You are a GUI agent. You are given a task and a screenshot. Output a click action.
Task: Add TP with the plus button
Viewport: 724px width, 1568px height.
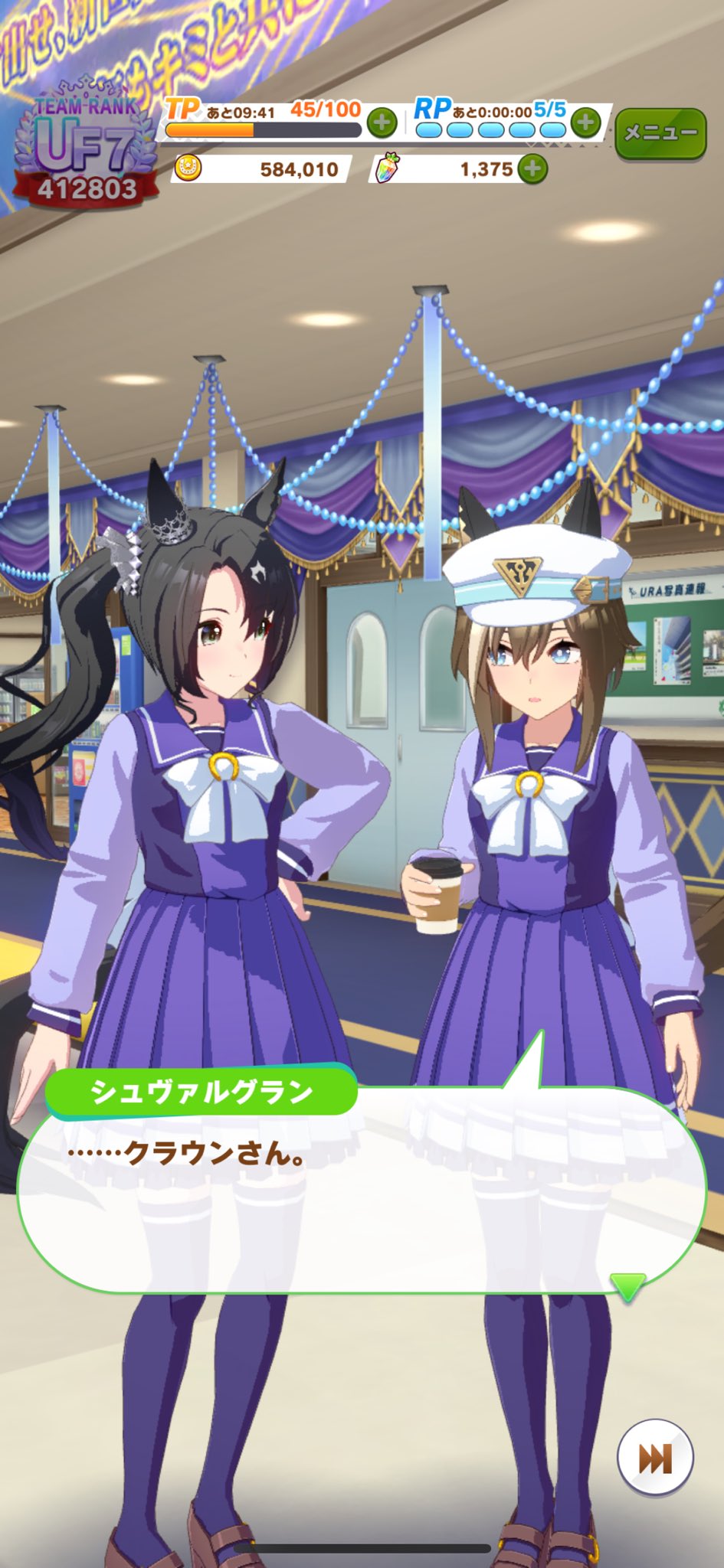tap(382, 122)
